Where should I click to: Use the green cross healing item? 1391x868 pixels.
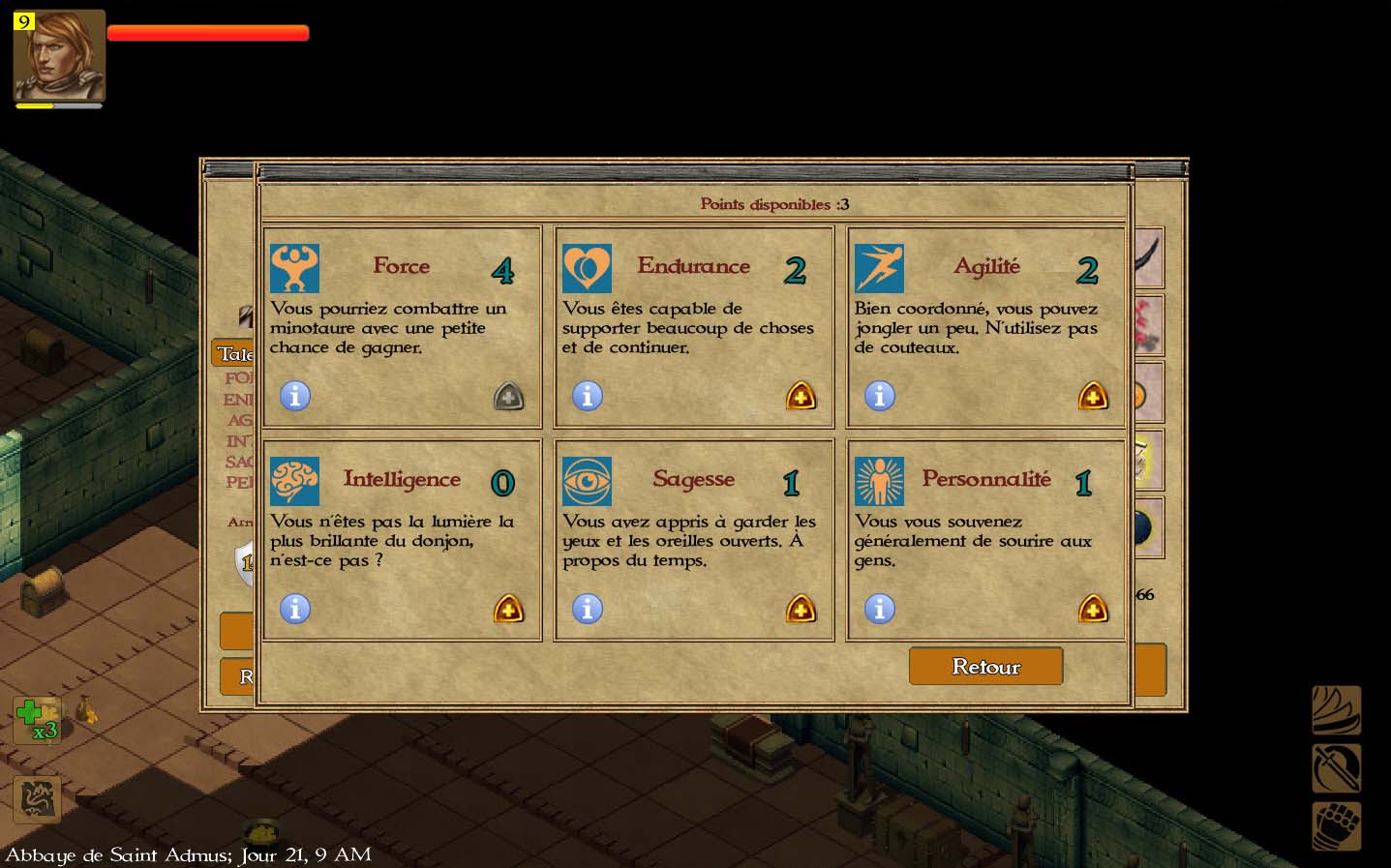35,720
